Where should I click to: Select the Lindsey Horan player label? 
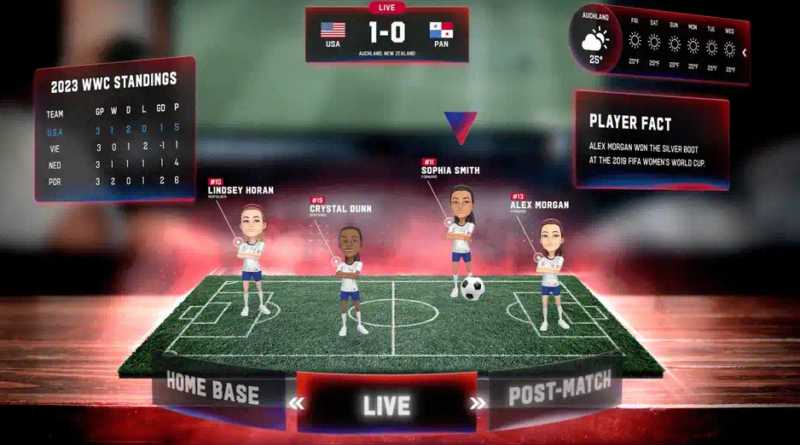click(240, 189)
